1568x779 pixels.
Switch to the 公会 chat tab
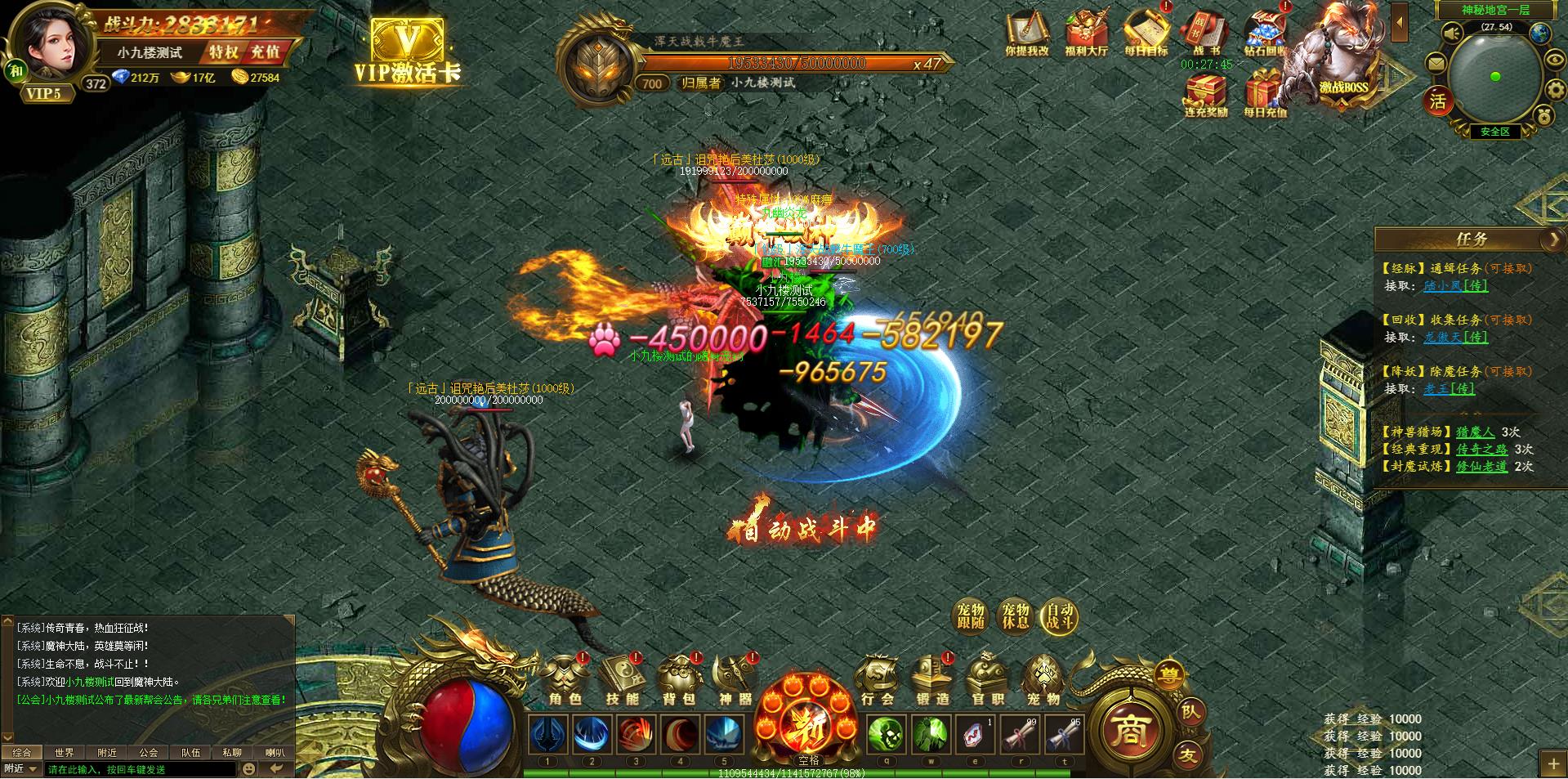148,752
